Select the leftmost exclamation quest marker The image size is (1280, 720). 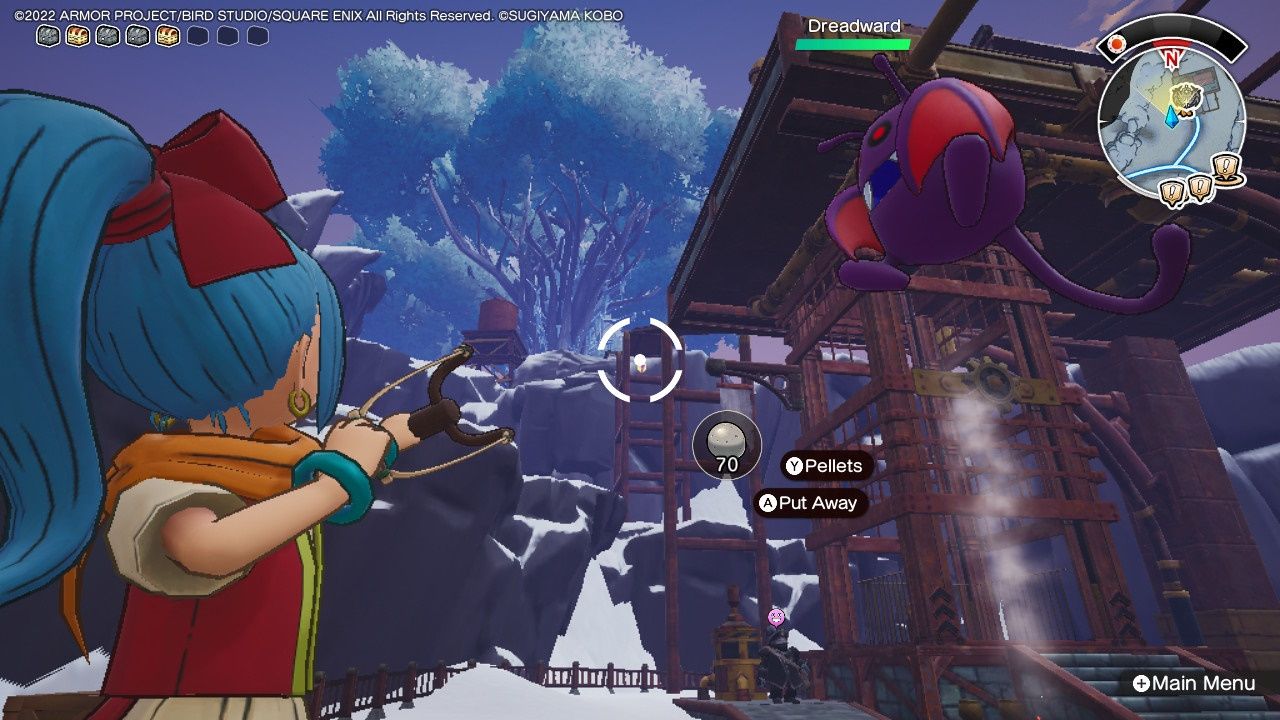[1170, 190]
